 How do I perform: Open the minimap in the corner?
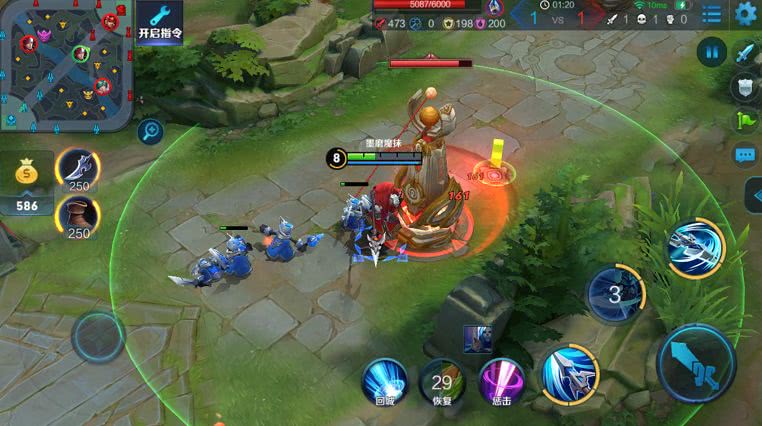coord(65,66)
